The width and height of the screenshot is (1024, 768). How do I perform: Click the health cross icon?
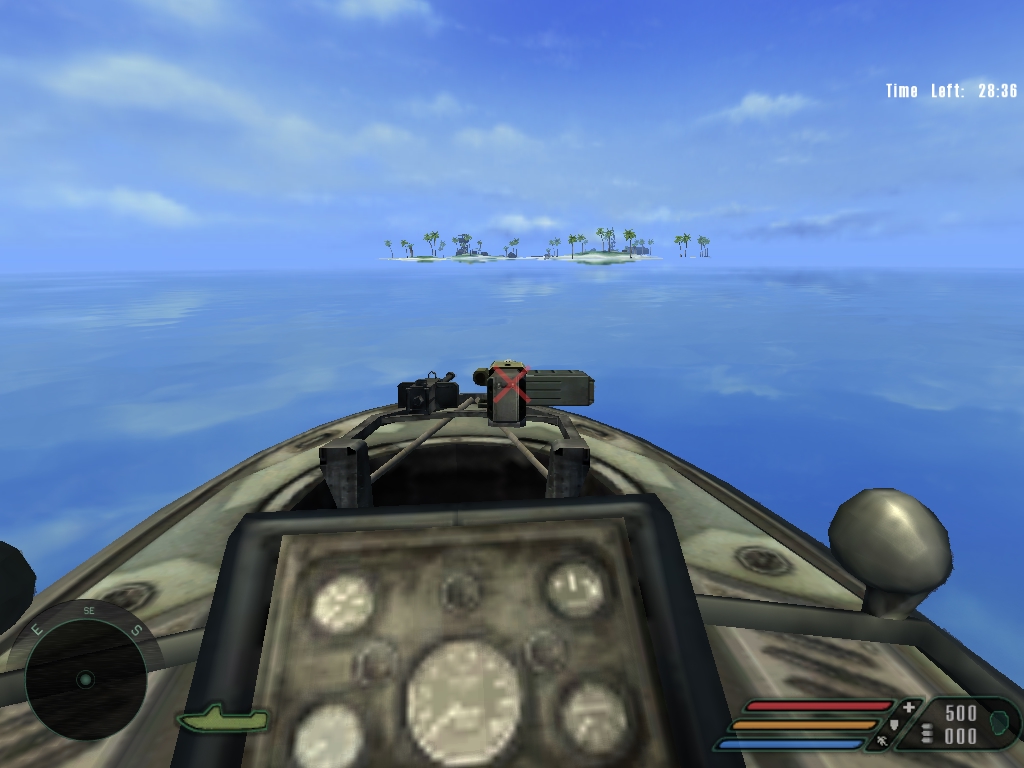[908, 707]
